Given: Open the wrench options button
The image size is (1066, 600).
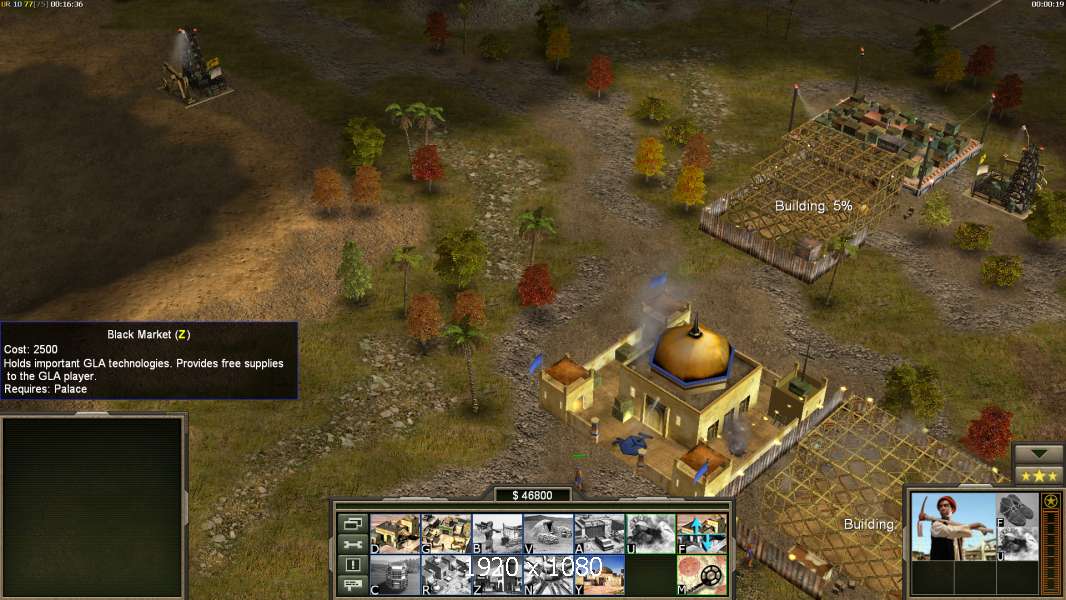Looking at the screenshot, I should point(351,544).
